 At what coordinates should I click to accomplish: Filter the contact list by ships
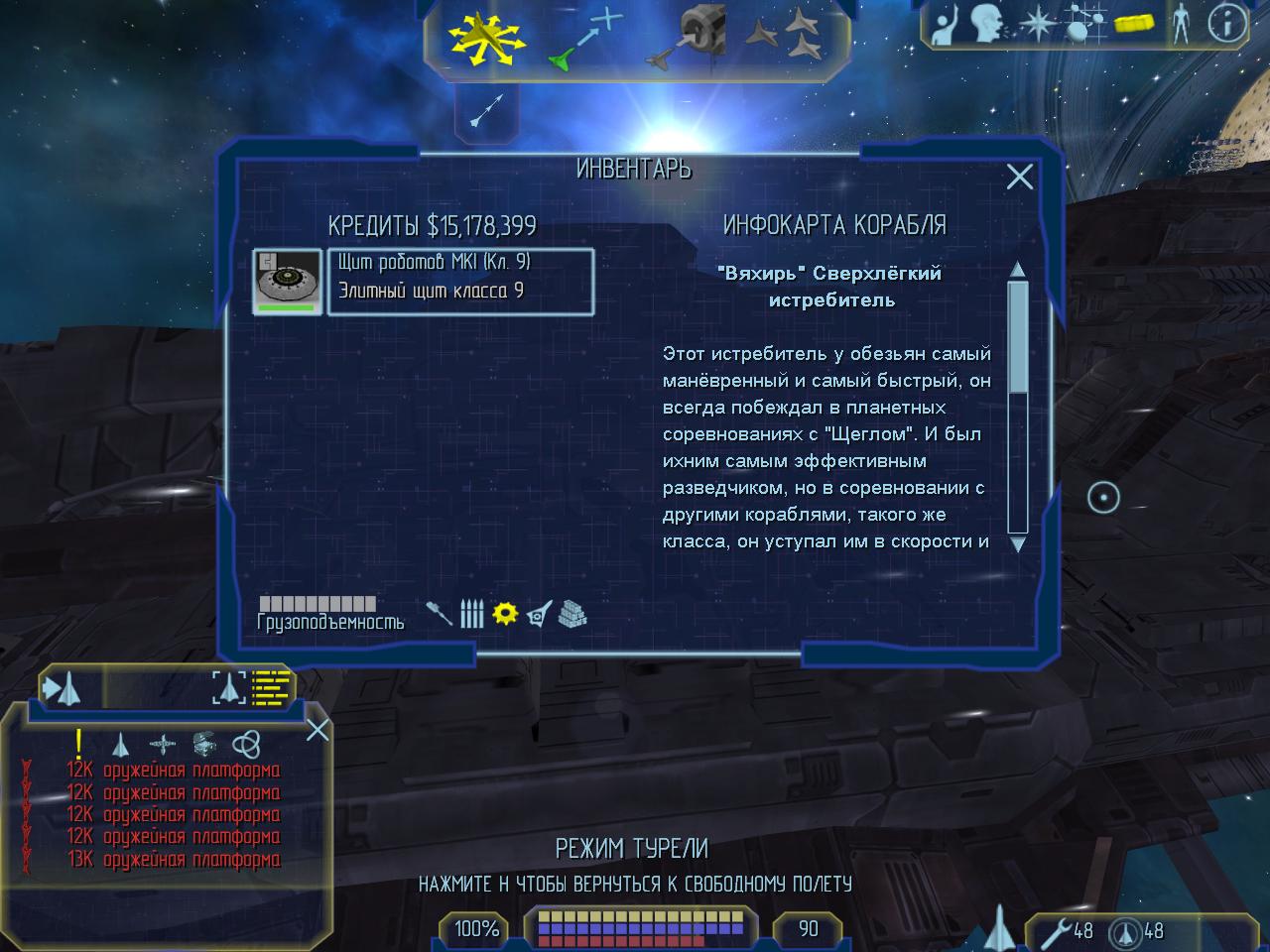121,744
